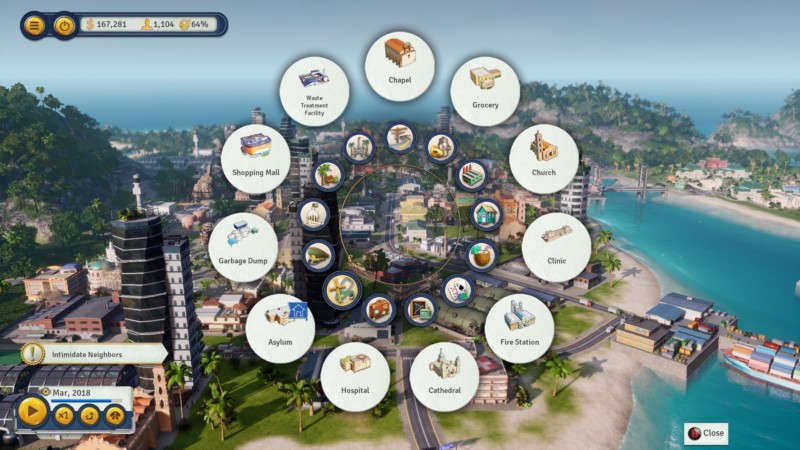Choose the Cathedral building option
Image resolution: width=800 pixels, height=450 pixels.
[444, 376]
